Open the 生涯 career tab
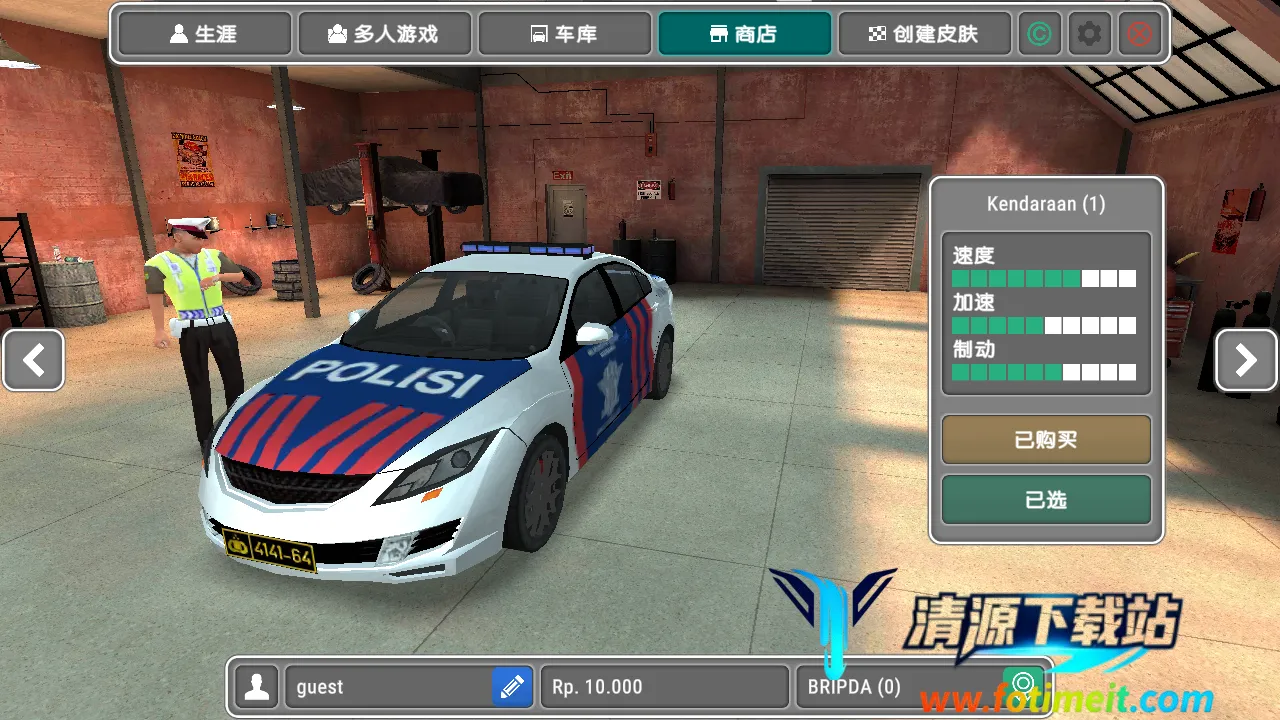Image resolution: width=1280 pixels, height=720 pixels. point(205,34)
